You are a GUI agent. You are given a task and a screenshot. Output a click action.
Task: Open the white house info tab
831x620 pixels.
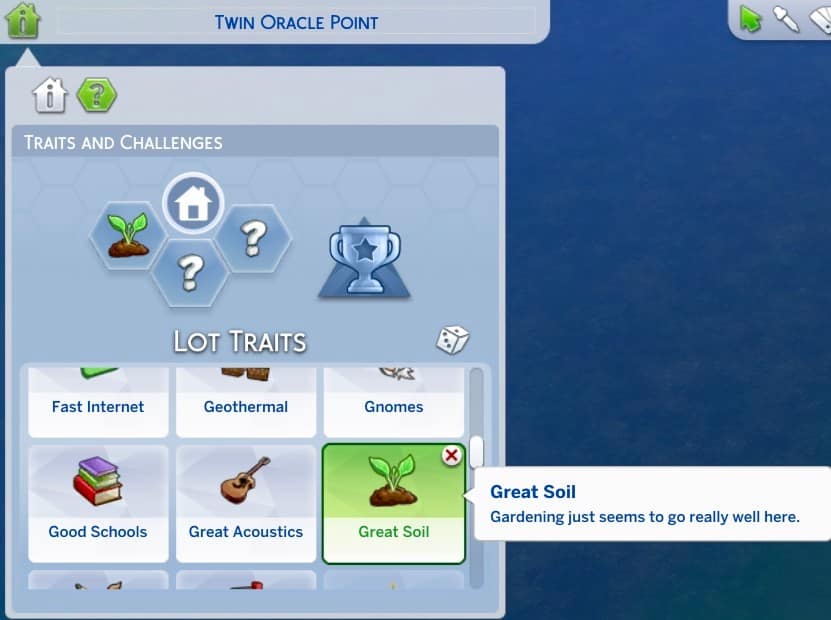pyautogui.click(x=49, y=95)
